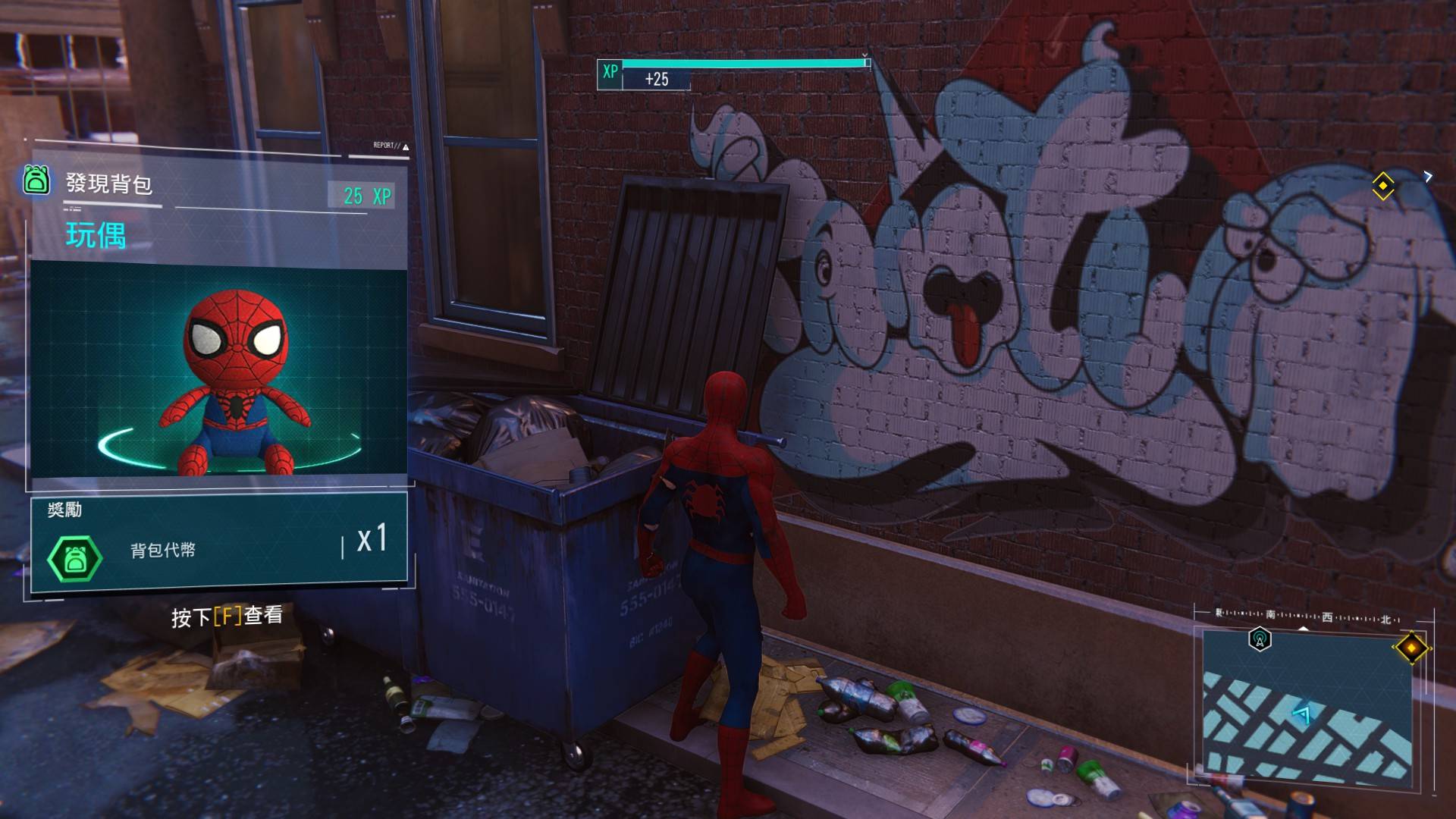The image size is (1456, 819).
Task: Click the green backpack discovery icon
Action: point(36,180)
